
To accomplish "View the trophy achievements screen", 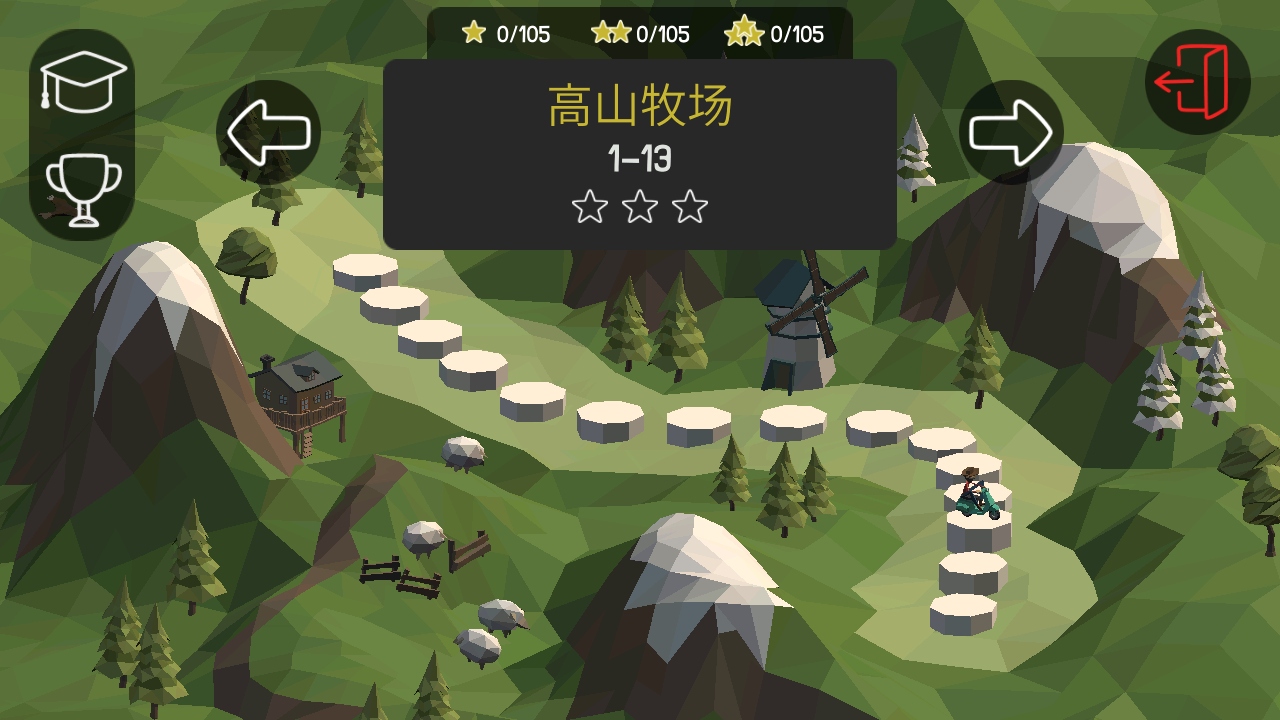I will coord(83,189).
